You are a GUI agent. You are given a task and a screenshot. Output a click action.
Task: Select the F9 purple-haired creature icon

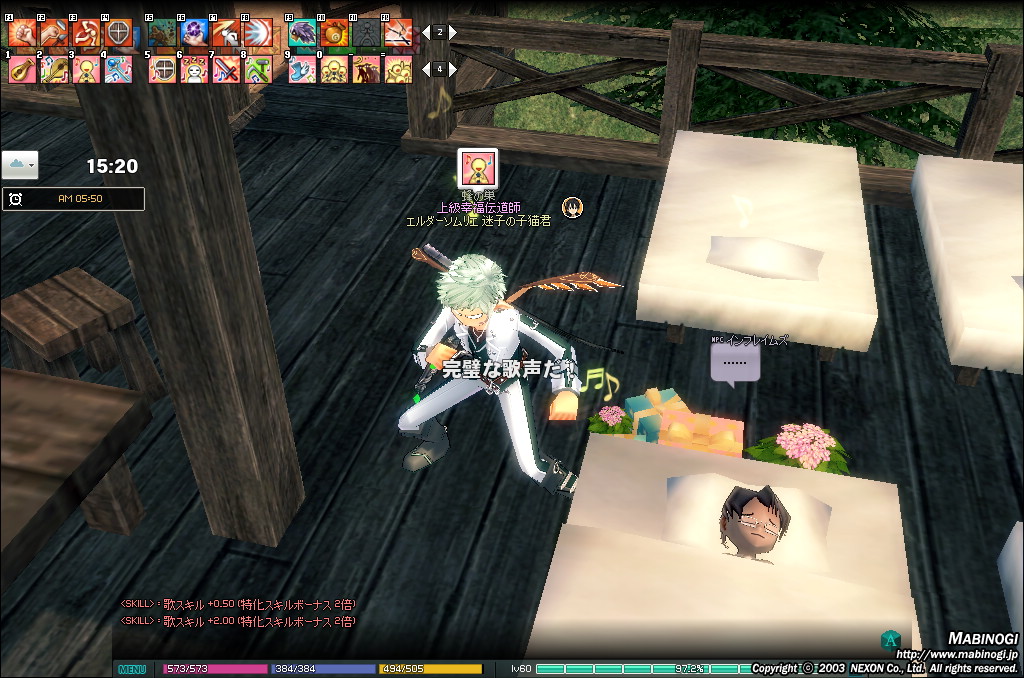click(302, 34)
